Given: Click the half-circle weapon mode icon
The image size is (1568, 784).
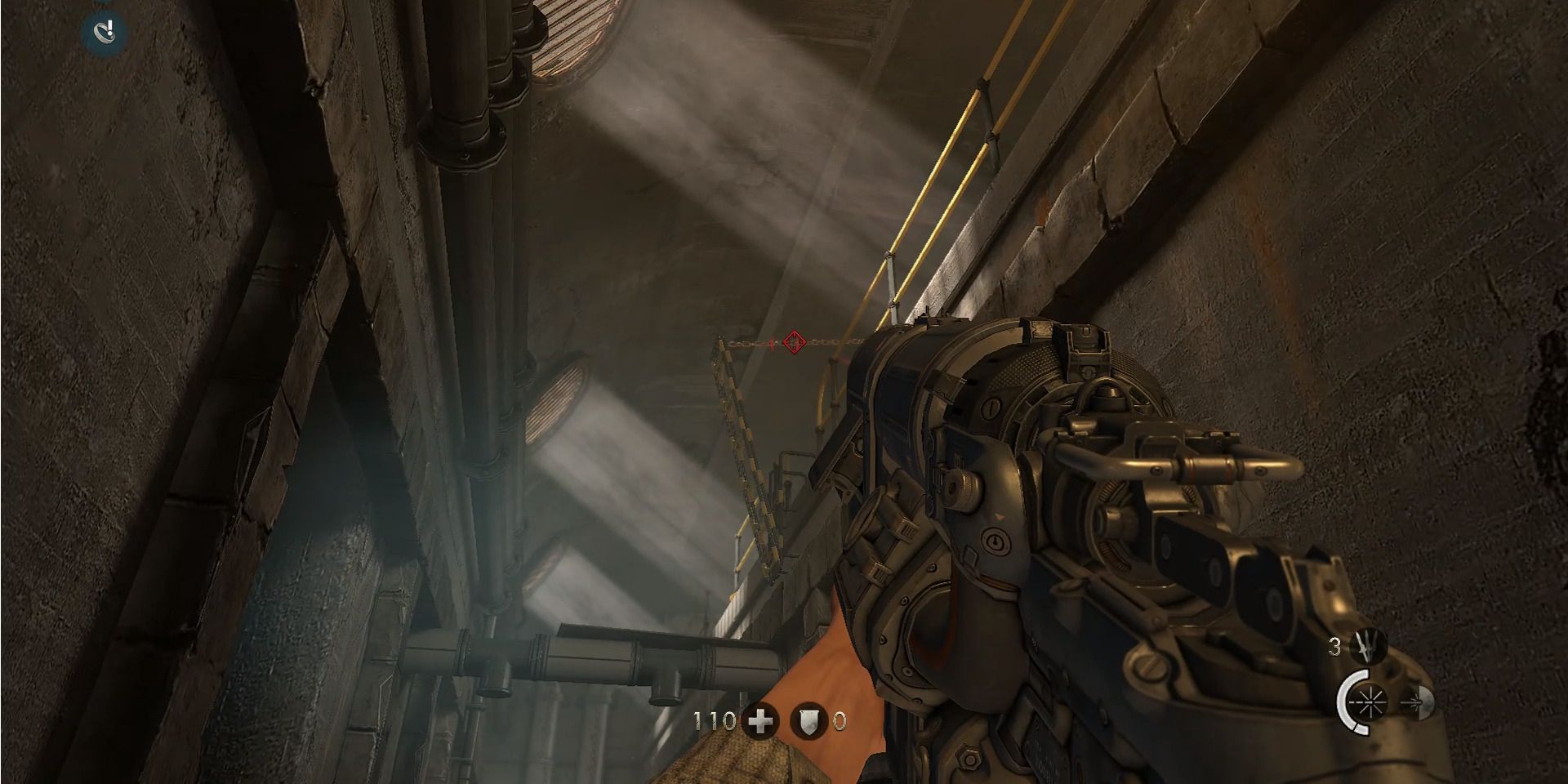Looking at the screenshot, I should 1426,702.
